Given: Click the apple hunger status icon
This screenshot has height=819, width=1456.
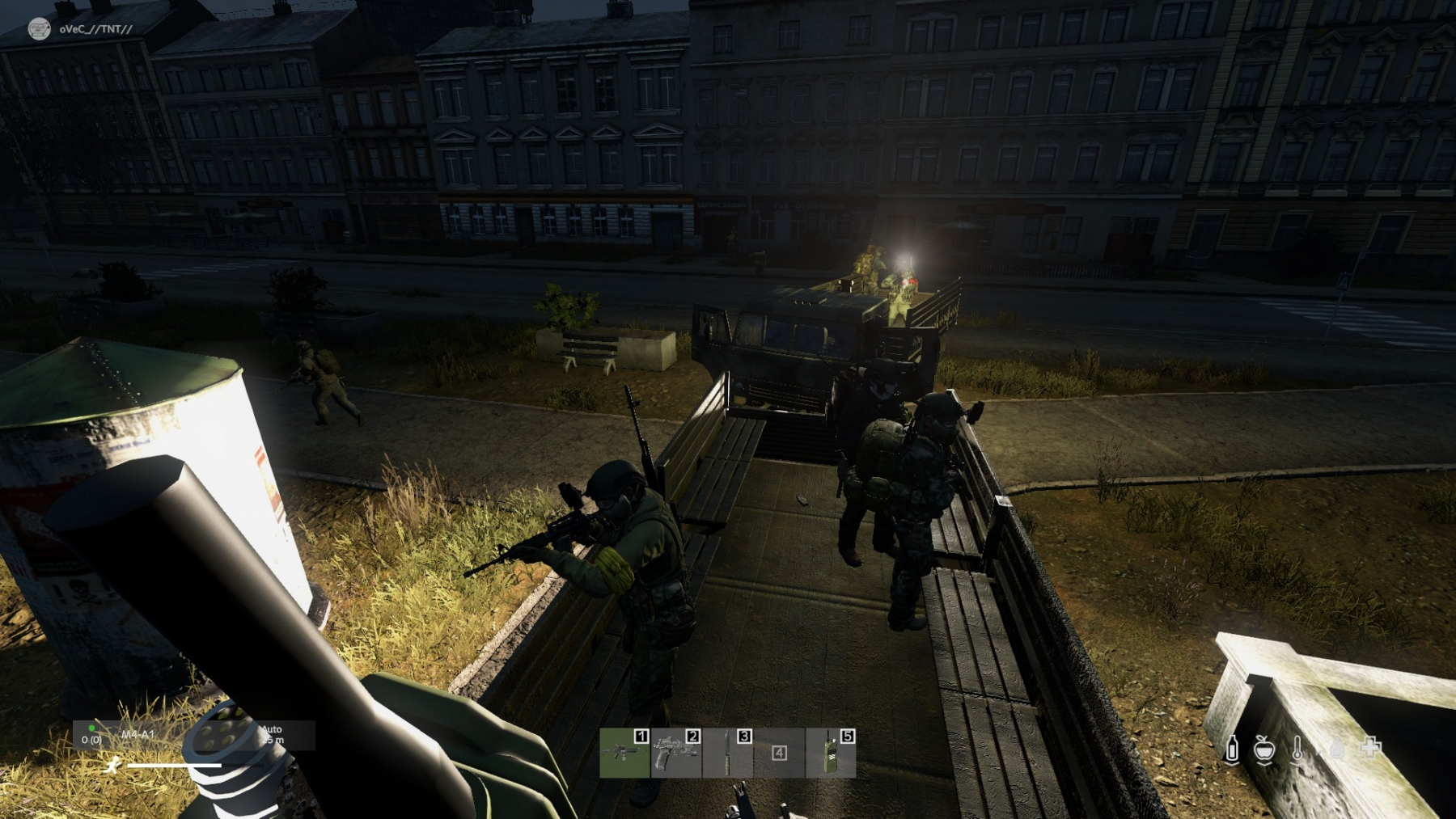Looking at the screenshot, I should pos(1264,749).
